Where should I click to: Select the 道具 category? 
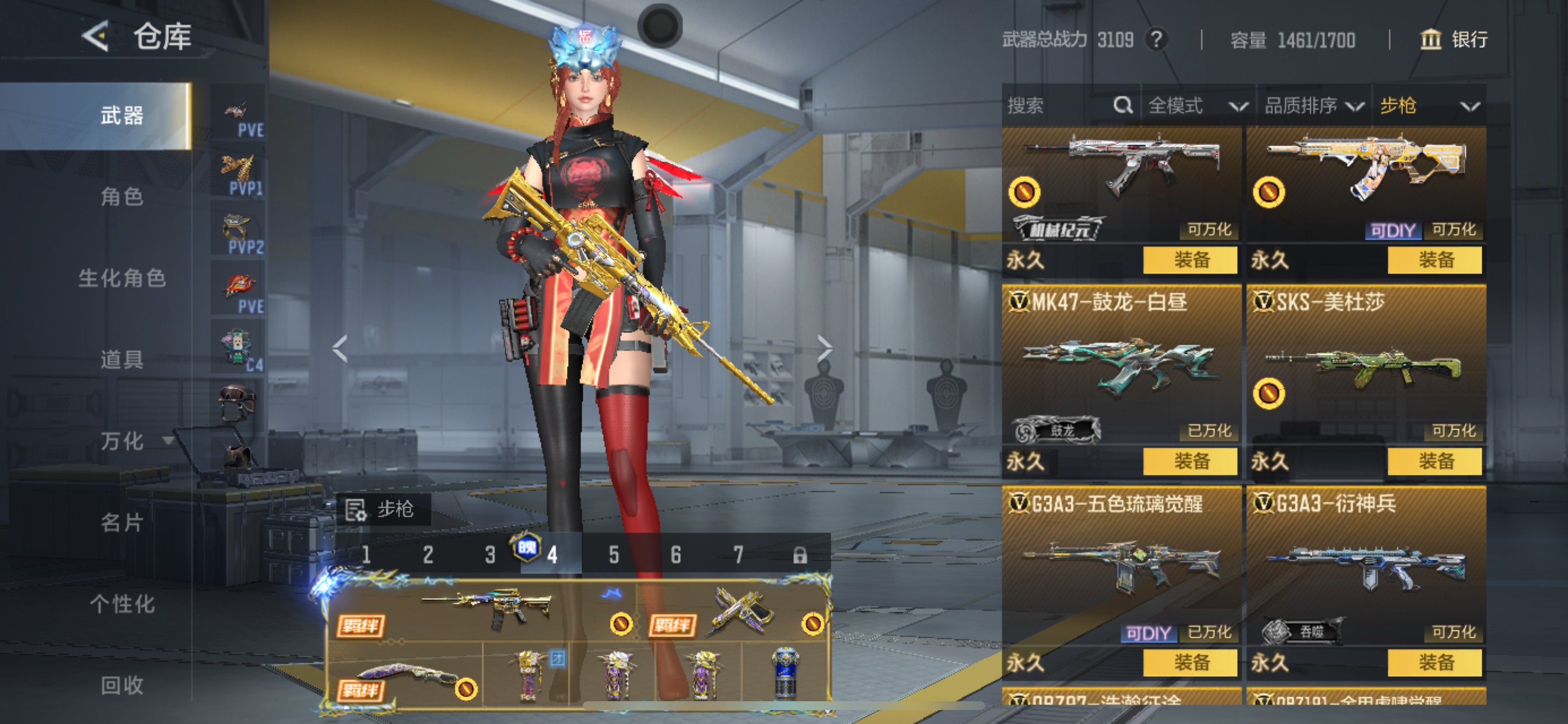[x=122, y=359]
